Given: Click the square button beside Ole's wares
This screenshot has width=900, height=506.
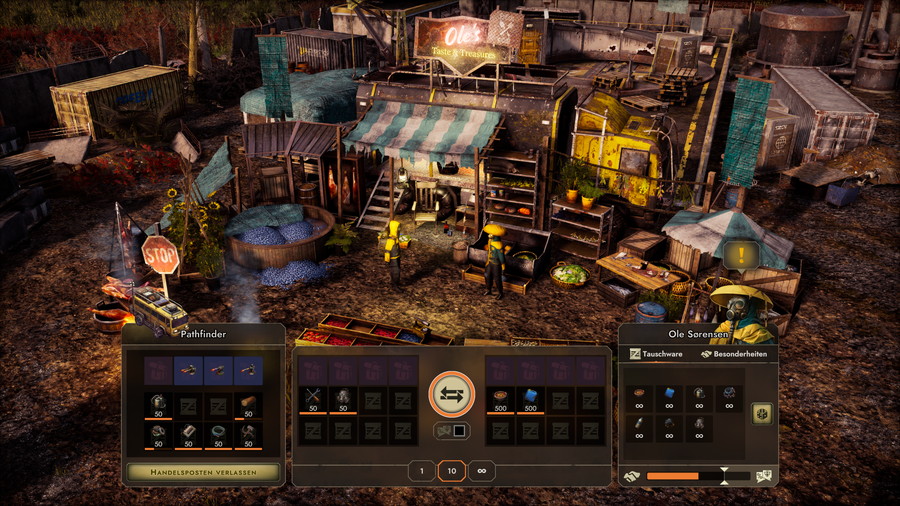Looking at the screenshot, I should (759, 412).
